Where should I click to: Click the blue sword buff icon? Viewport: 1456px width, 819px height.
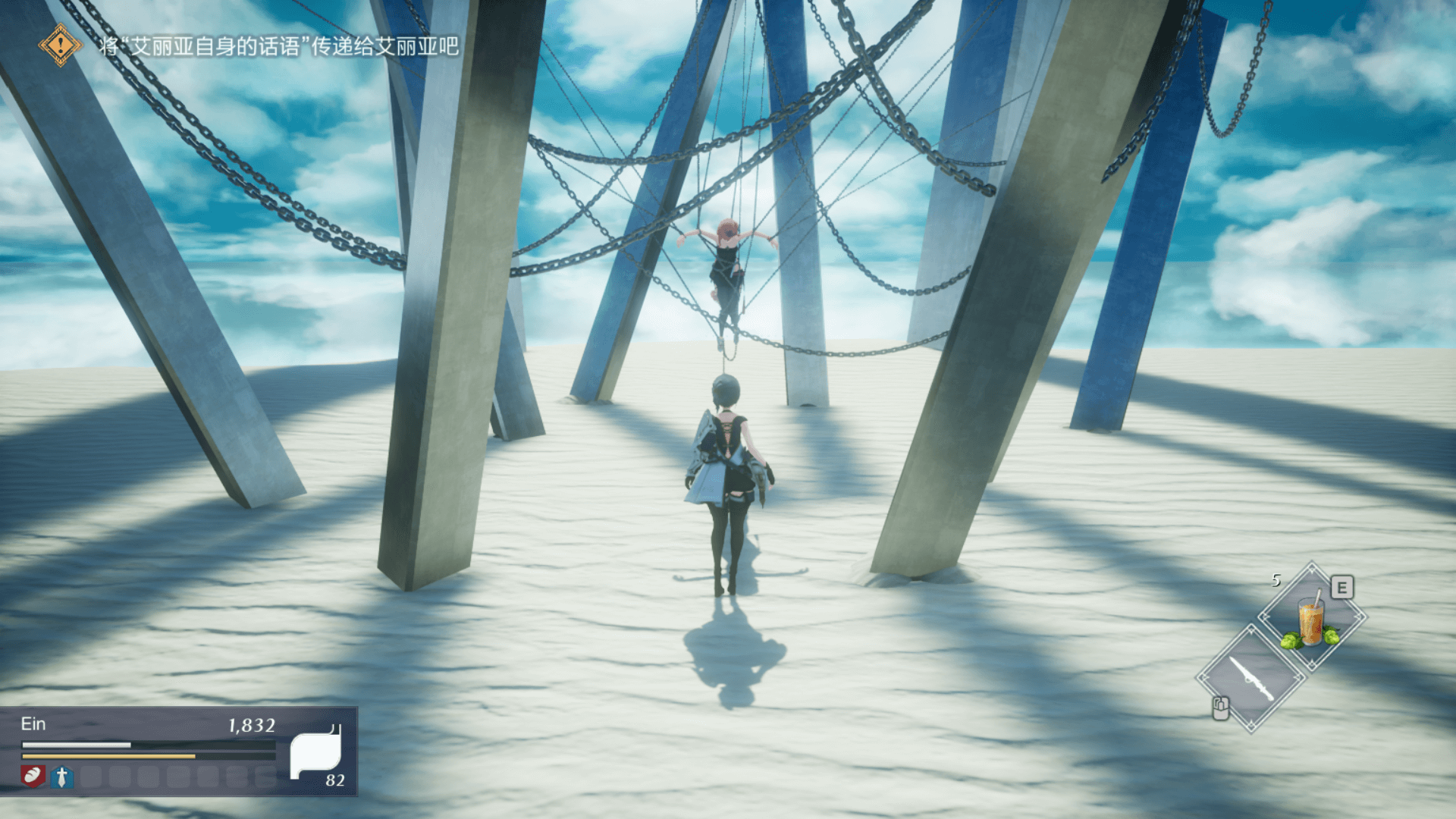pyautogui.click(x=62, y=777)
